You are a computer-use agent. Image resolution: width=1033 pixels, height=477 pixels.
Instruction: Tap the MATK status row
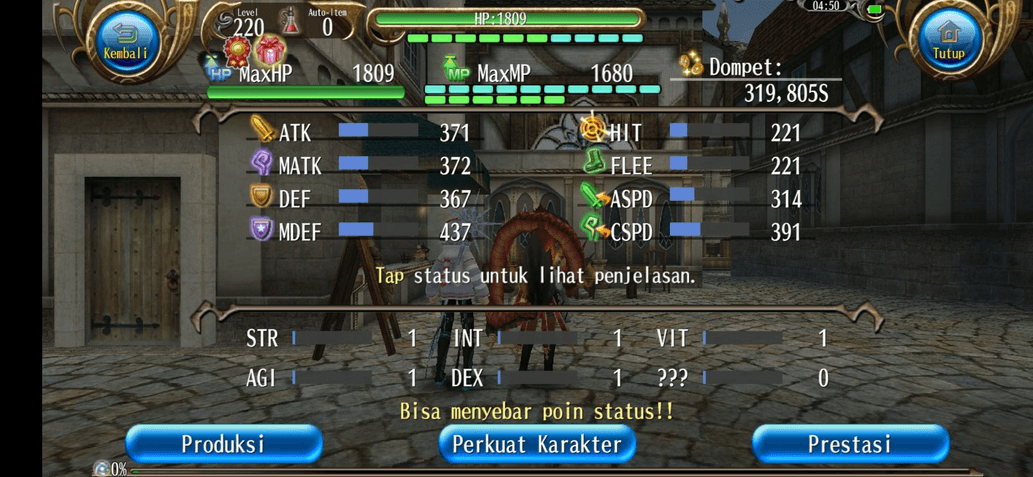point(360,165)
